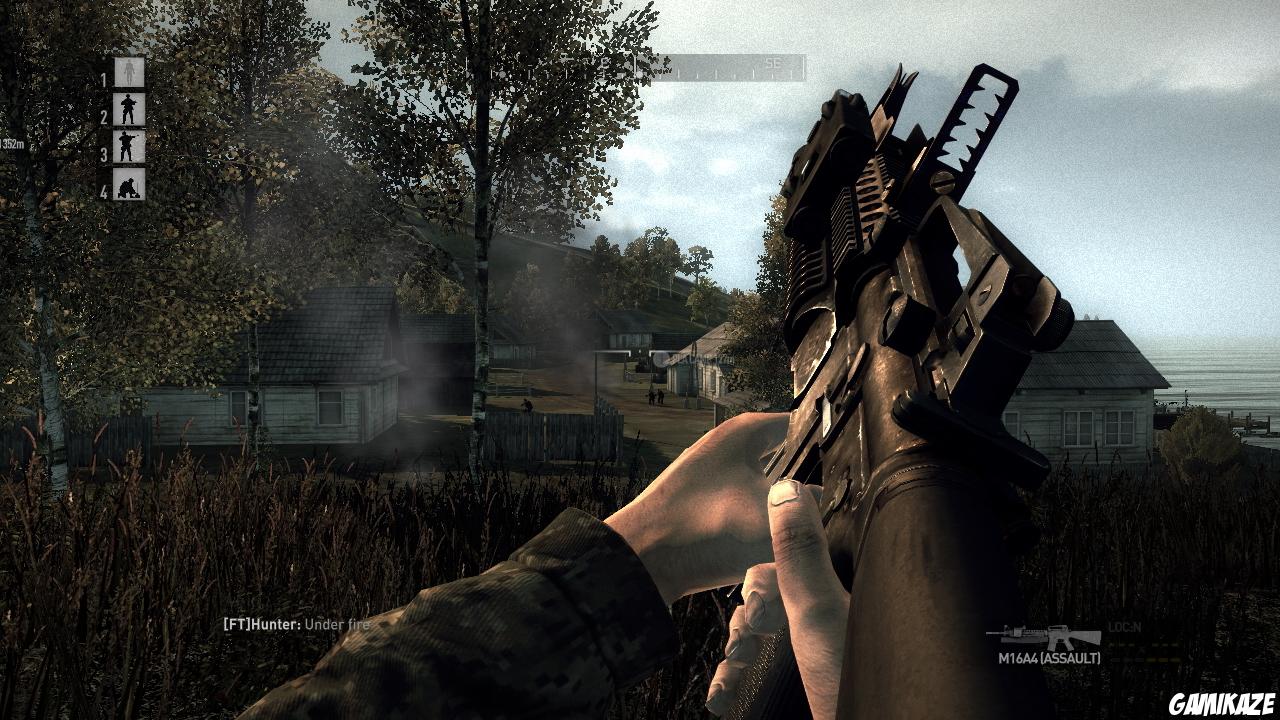
Task: Select fireteam member 1 standing soldier icon
Action: 130,72
